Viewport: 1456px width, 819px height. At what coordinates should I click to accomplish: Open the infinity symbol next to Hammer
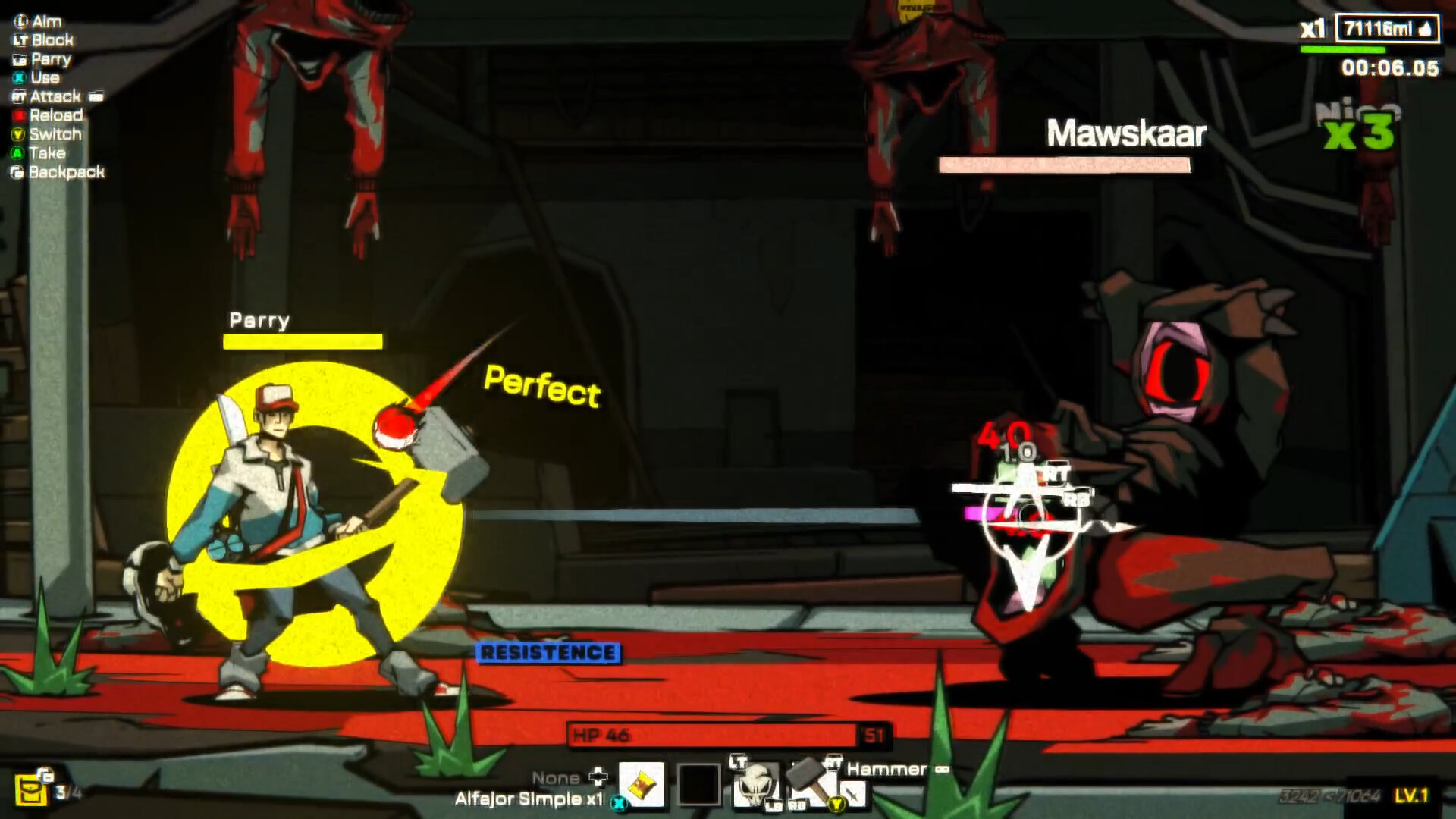[943, 770]
